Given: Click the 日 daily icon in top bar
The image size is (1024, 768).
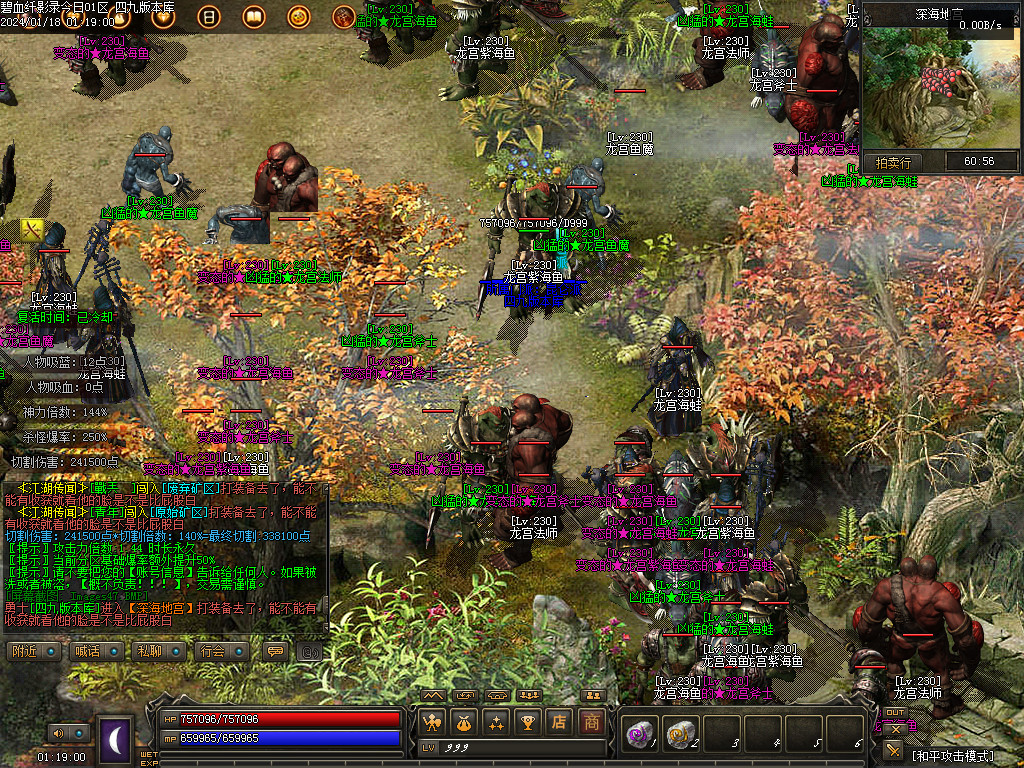Looking at the screenshot, I should (209, 17).
